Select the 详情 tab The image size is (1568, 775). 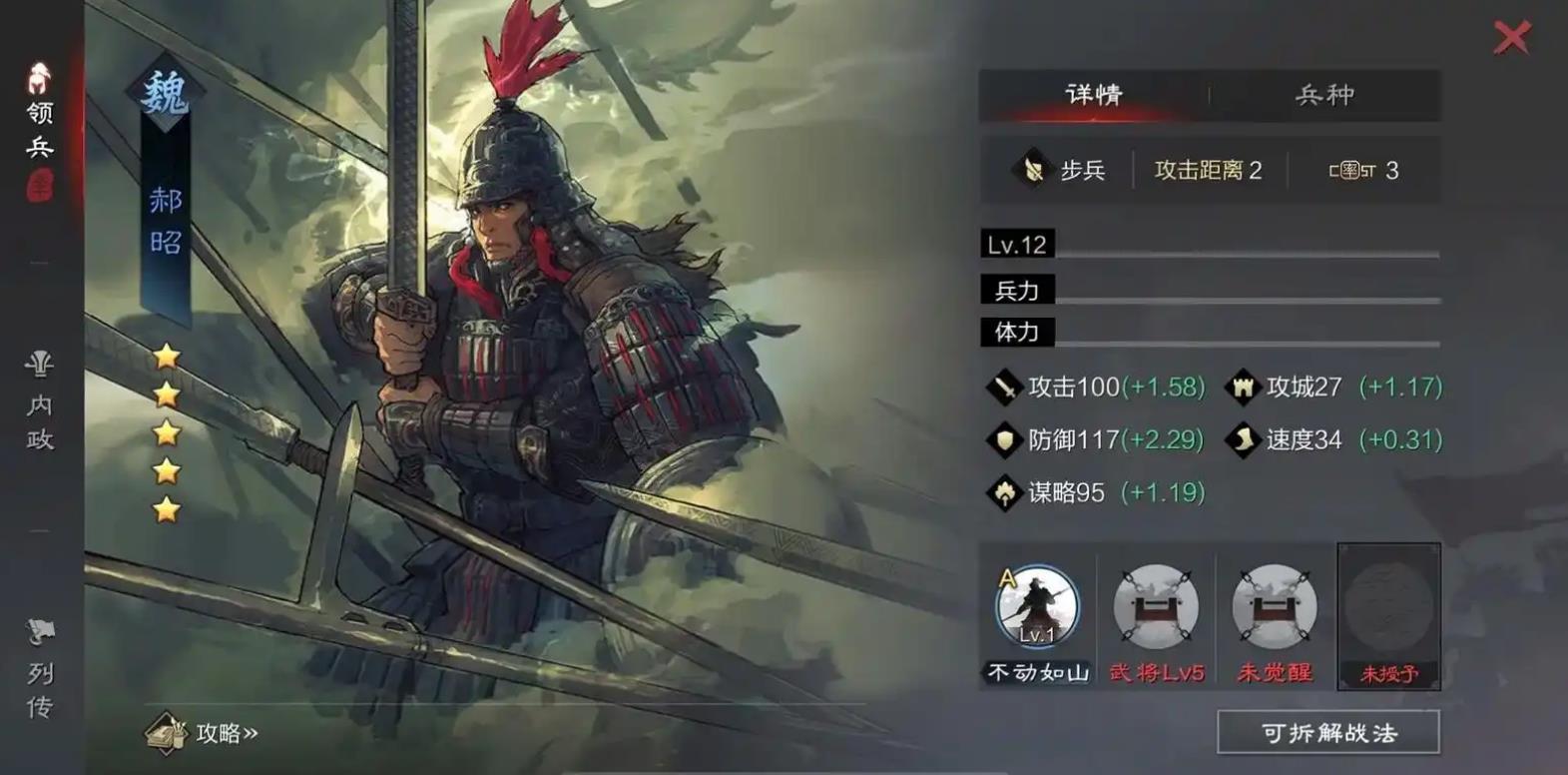click(x=1094, y=95)
